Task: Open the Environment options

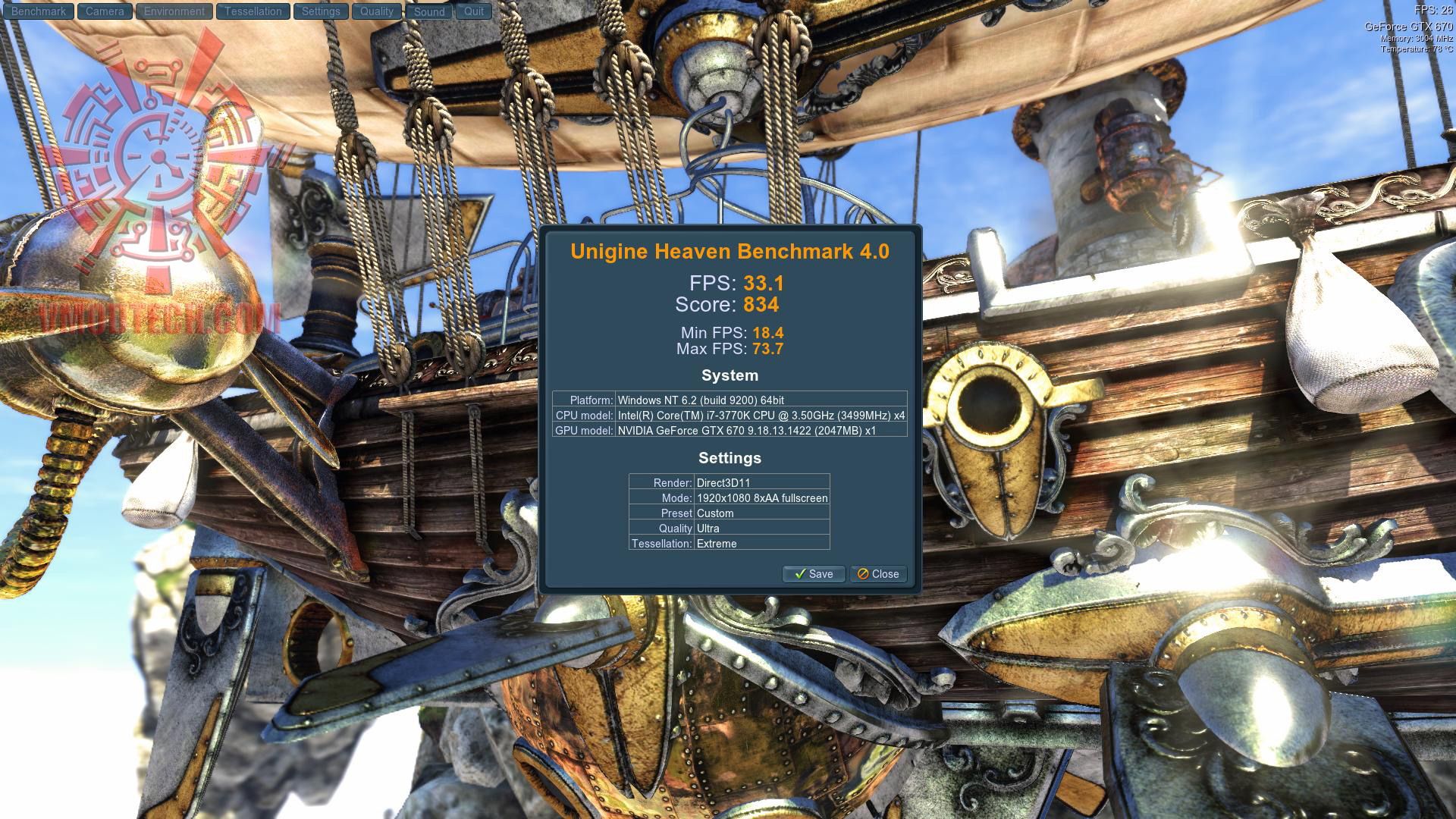Action: pyautogui.click(x=174, y=11)
